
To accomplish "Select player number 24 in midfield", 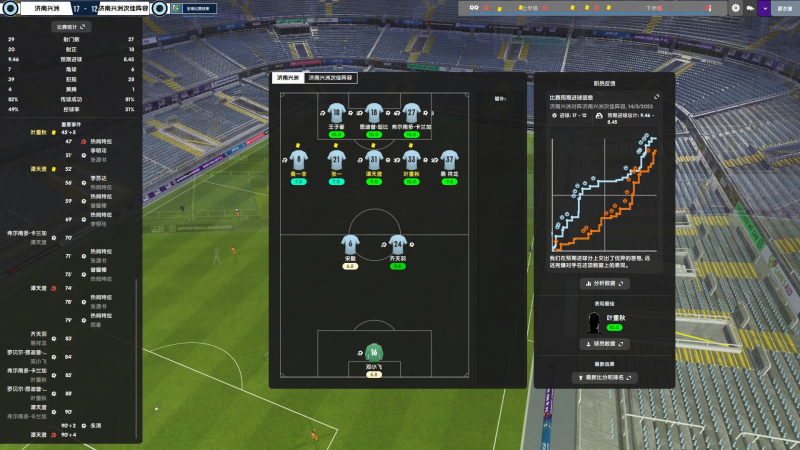I will (x=398, y=245).
